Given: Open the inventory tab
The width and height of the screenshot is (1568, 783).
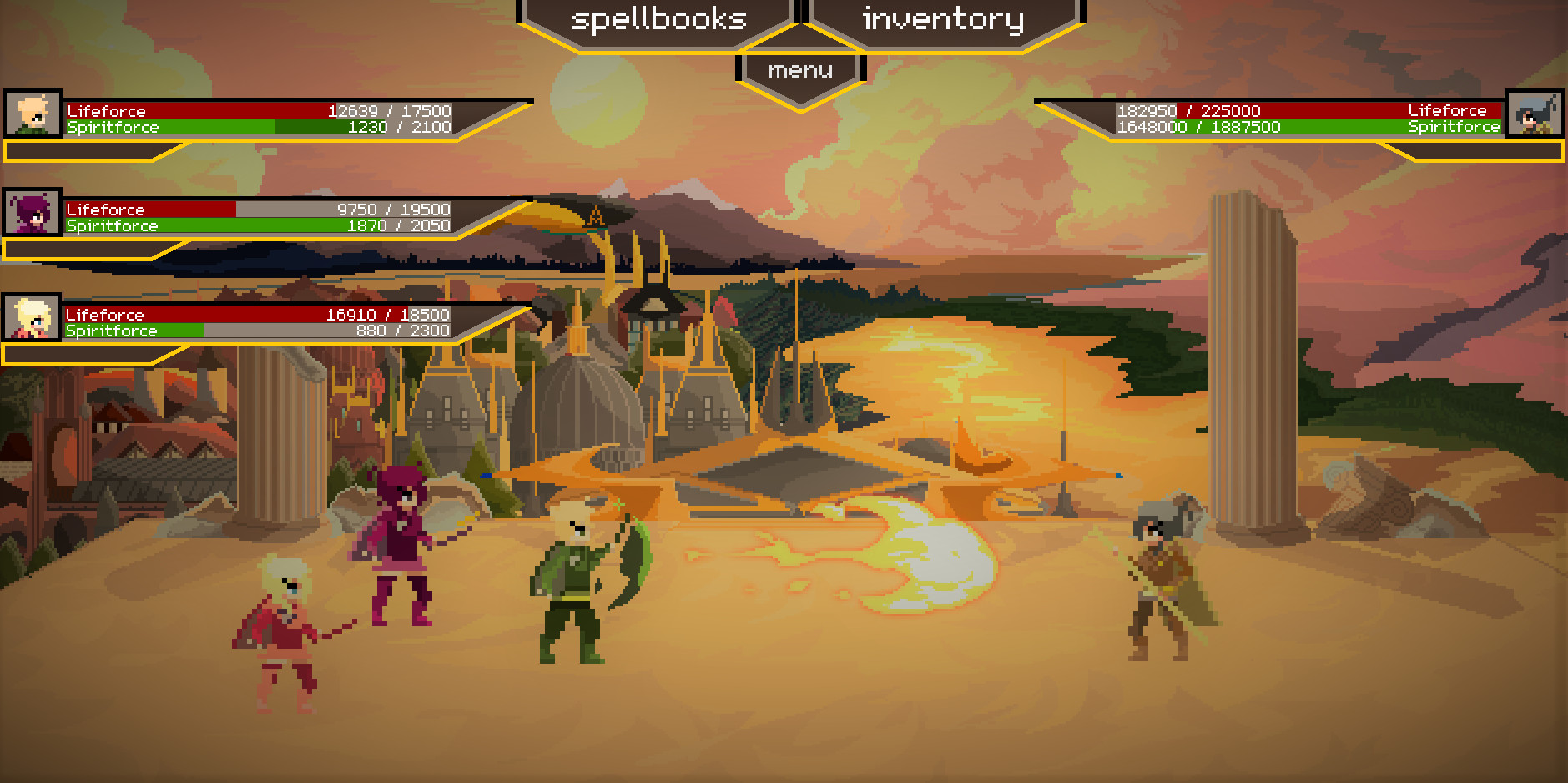Looking at the screenshot, I should tap(943, 18).
